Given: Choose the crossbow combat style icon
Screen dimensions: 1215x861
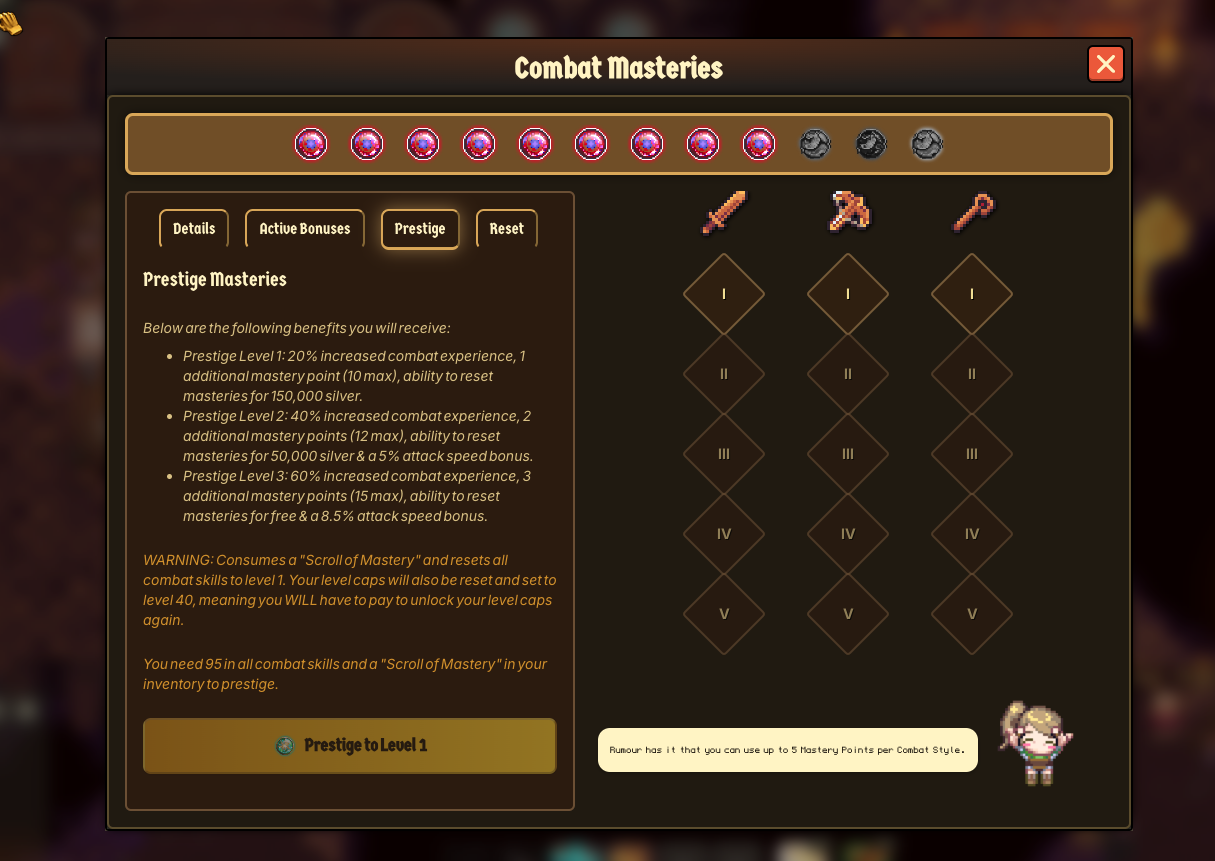Looking at the screenshot, I should click(x=848, y=212).
